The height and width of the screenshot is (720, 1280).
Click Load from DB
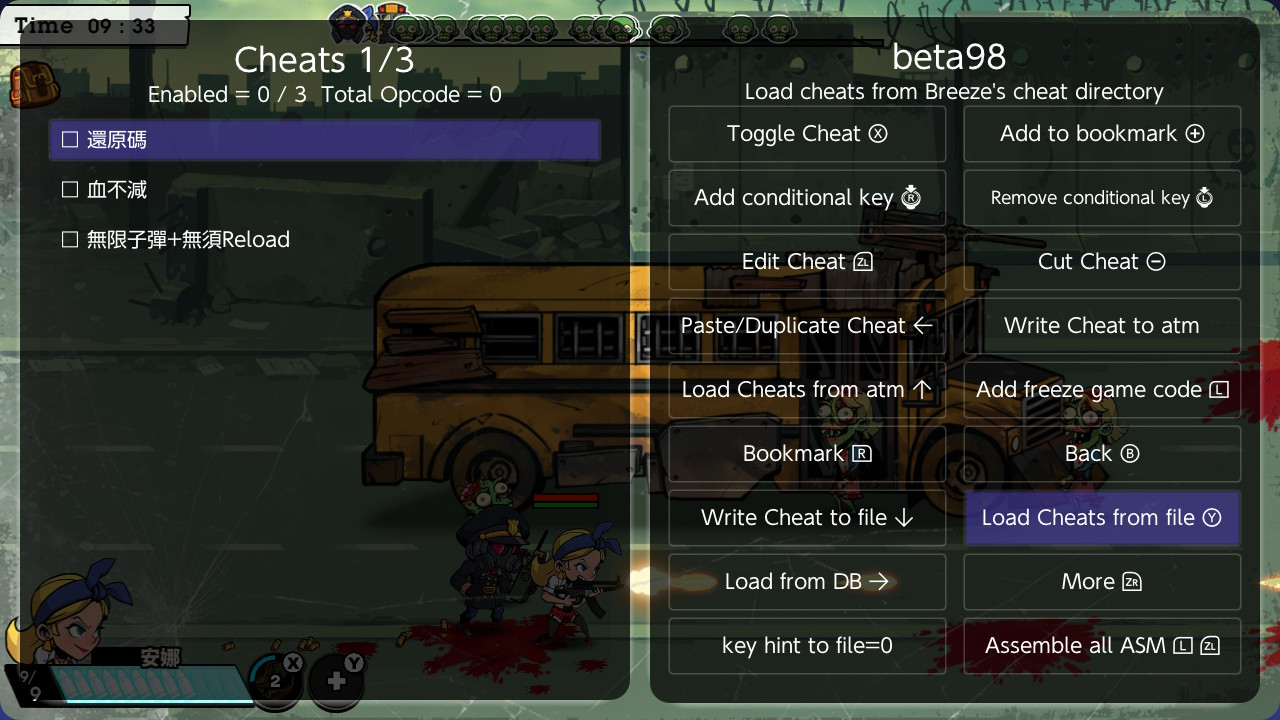tap(807, 582)
